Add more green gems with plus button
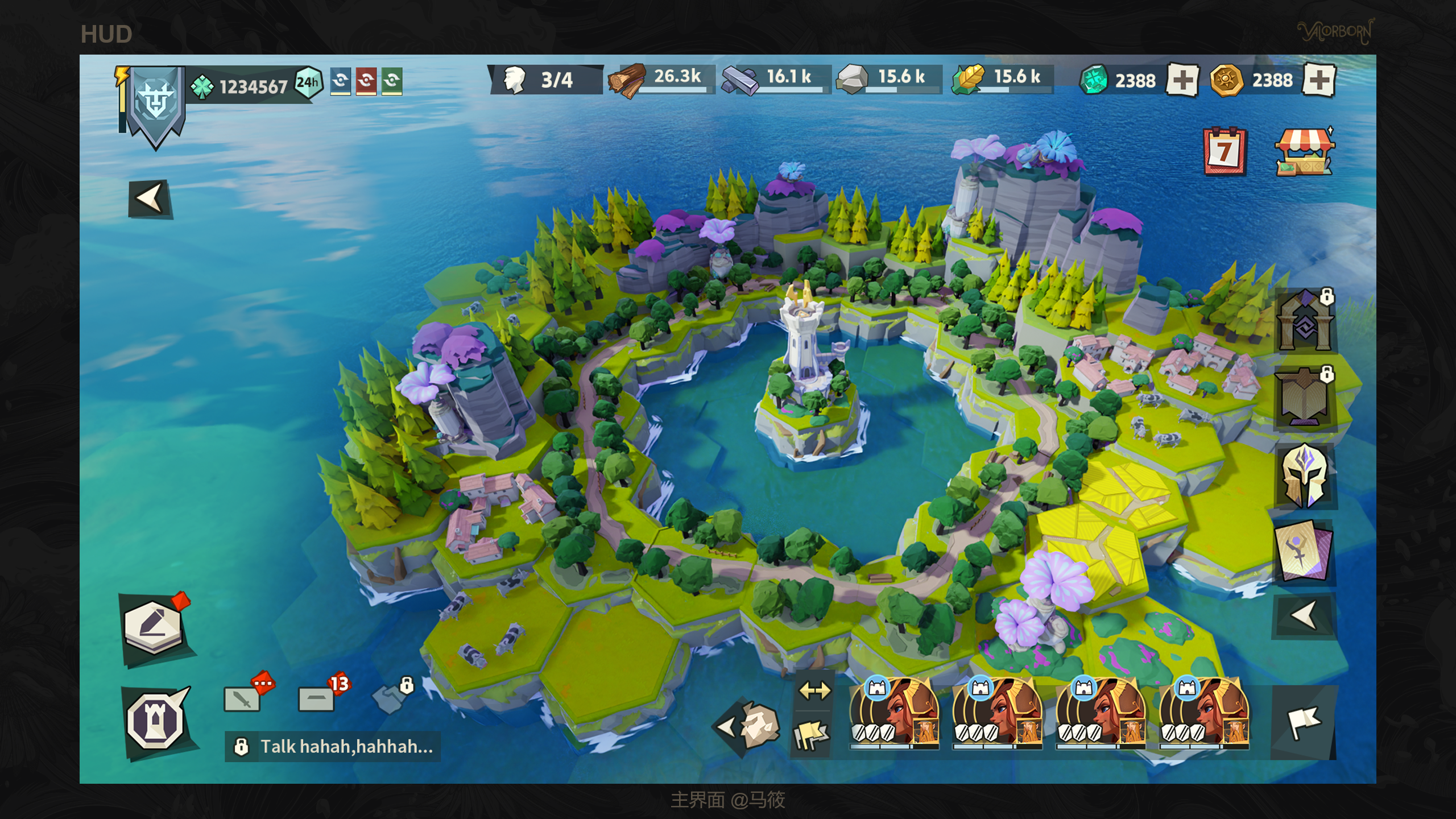The image size is (1456, 819). point(1182,80)
